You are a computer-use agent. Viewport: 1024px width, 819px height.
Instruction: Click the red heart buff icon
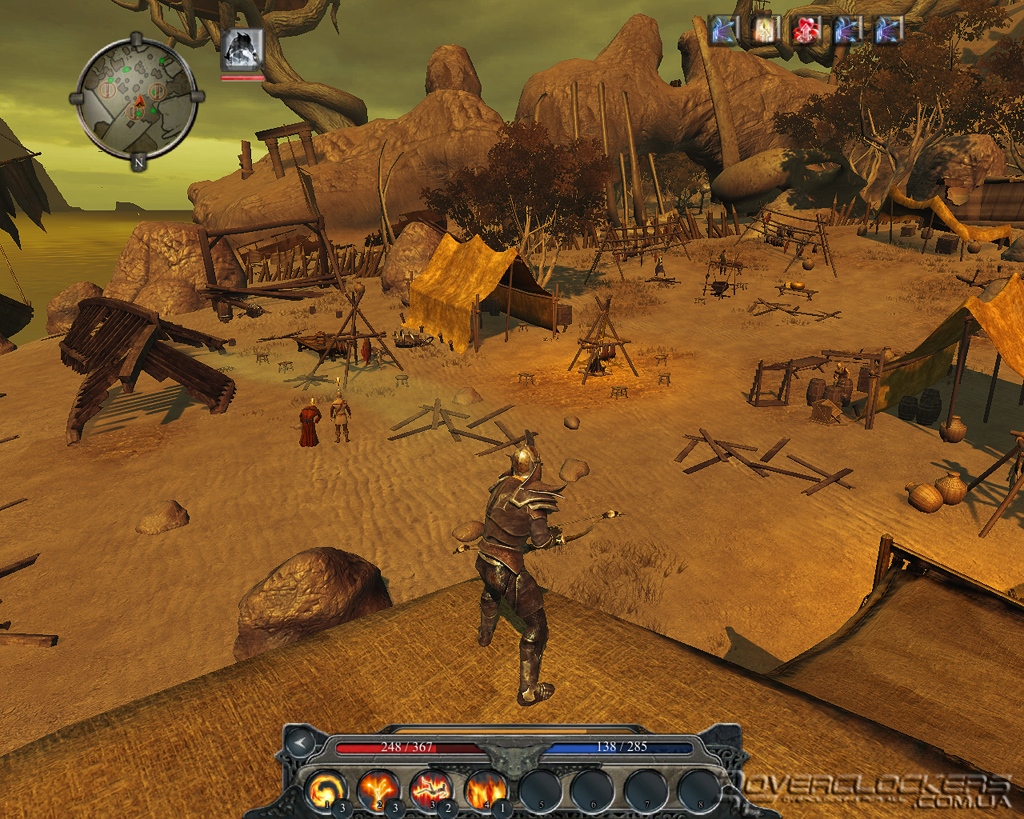point(806,30)
